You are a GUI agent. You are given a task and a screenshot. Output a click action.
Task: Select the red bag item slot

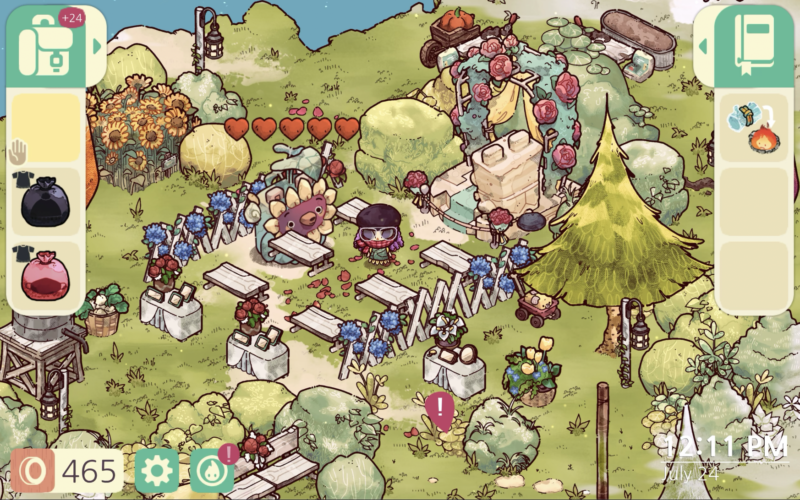45,276
